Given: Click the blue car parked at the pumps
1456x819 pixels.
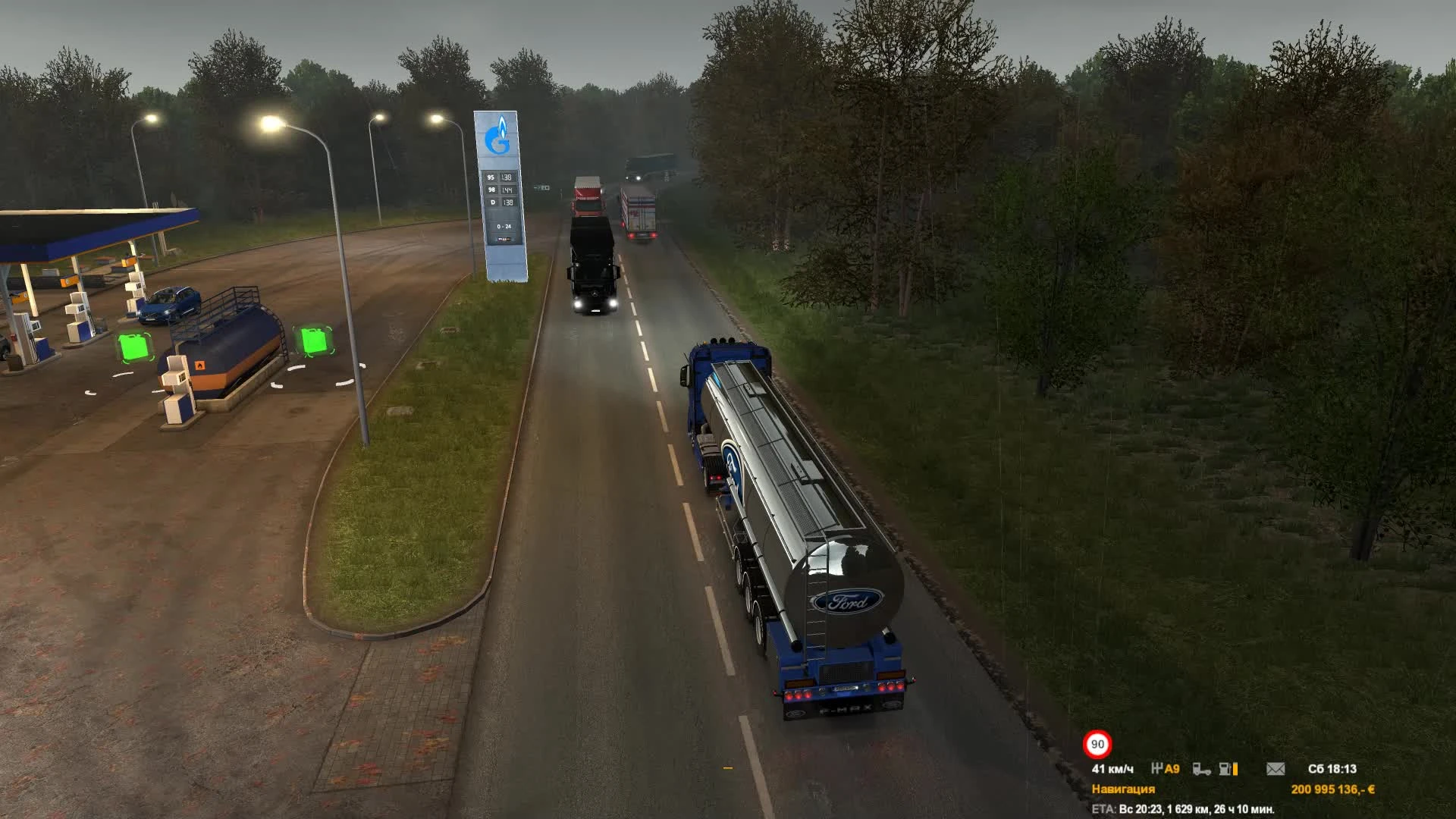Looking at the screenshot, I should point(171,303).
